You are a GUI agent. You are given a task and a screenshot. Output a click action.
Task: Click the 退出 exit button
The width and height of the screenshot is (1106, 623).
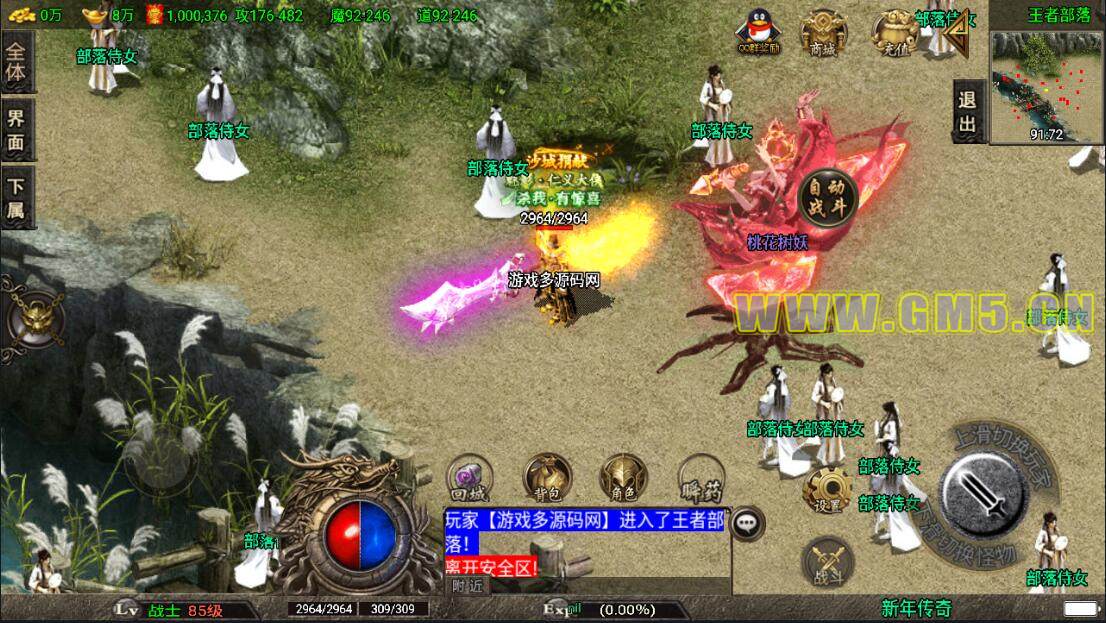pos(967,111)
